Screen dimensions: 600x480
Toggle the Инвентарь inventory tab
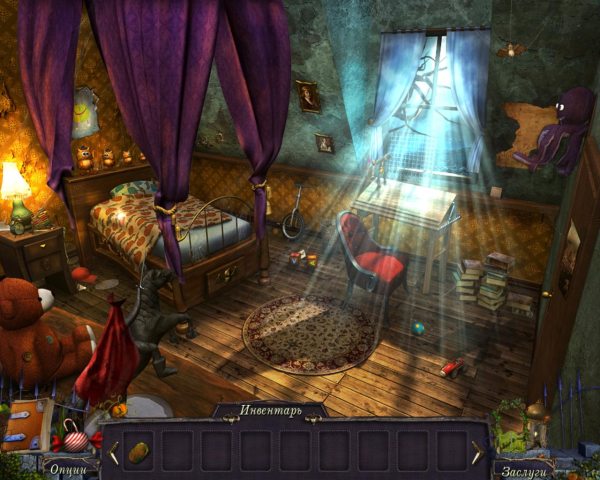(269, 410)
